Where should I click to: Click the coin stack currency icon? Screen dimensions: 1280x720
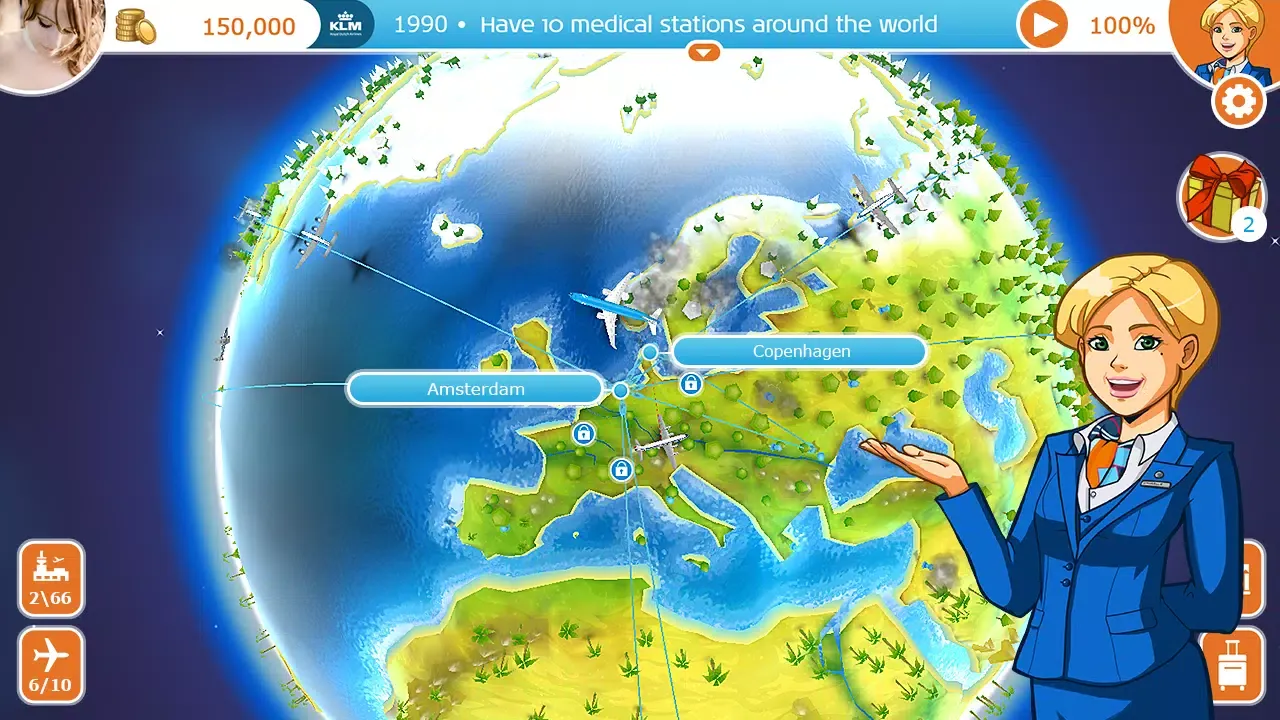click(x=135, y=24)
